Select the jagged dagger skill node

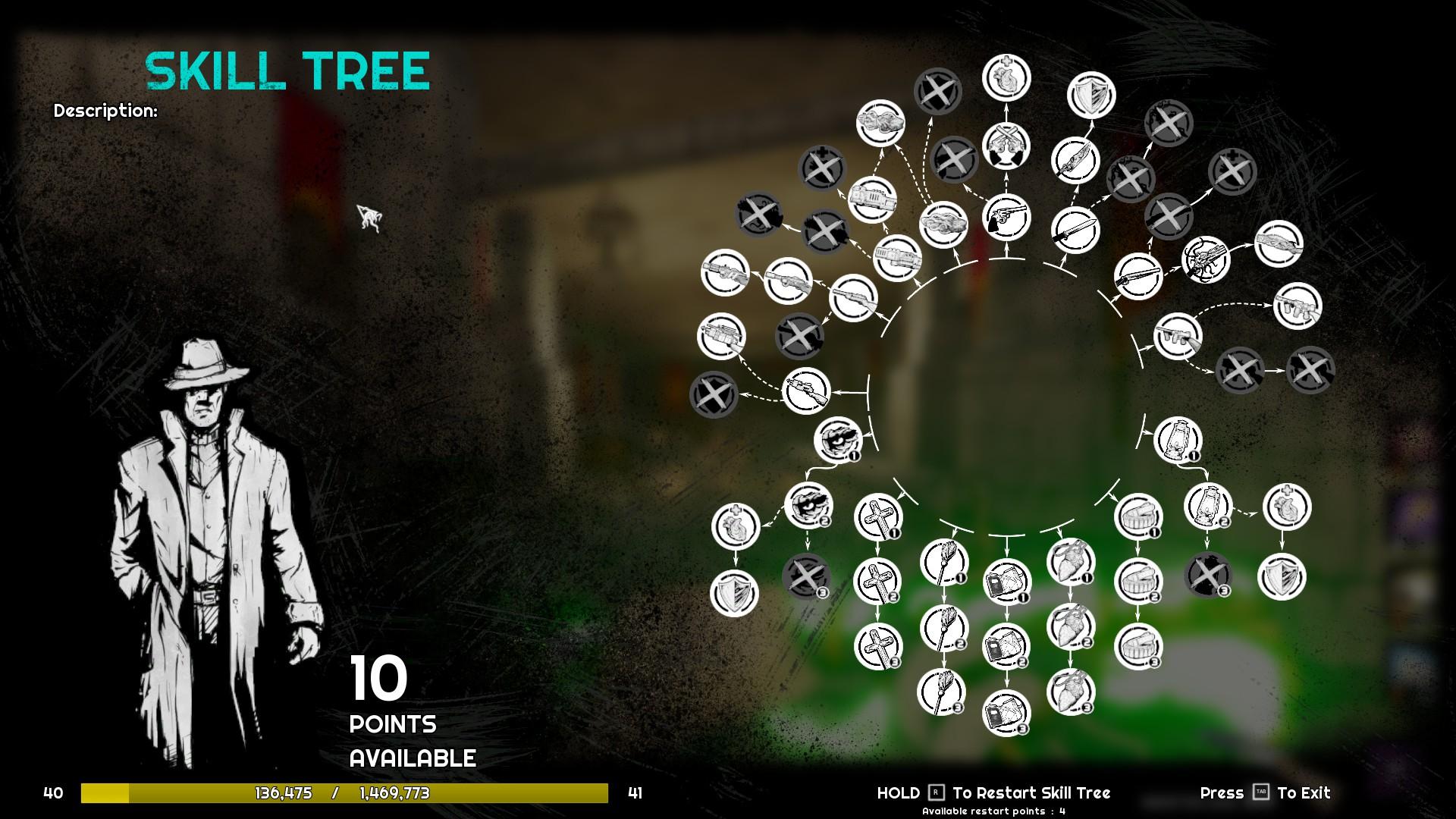pyautogui.click(x=1075, y=159)
